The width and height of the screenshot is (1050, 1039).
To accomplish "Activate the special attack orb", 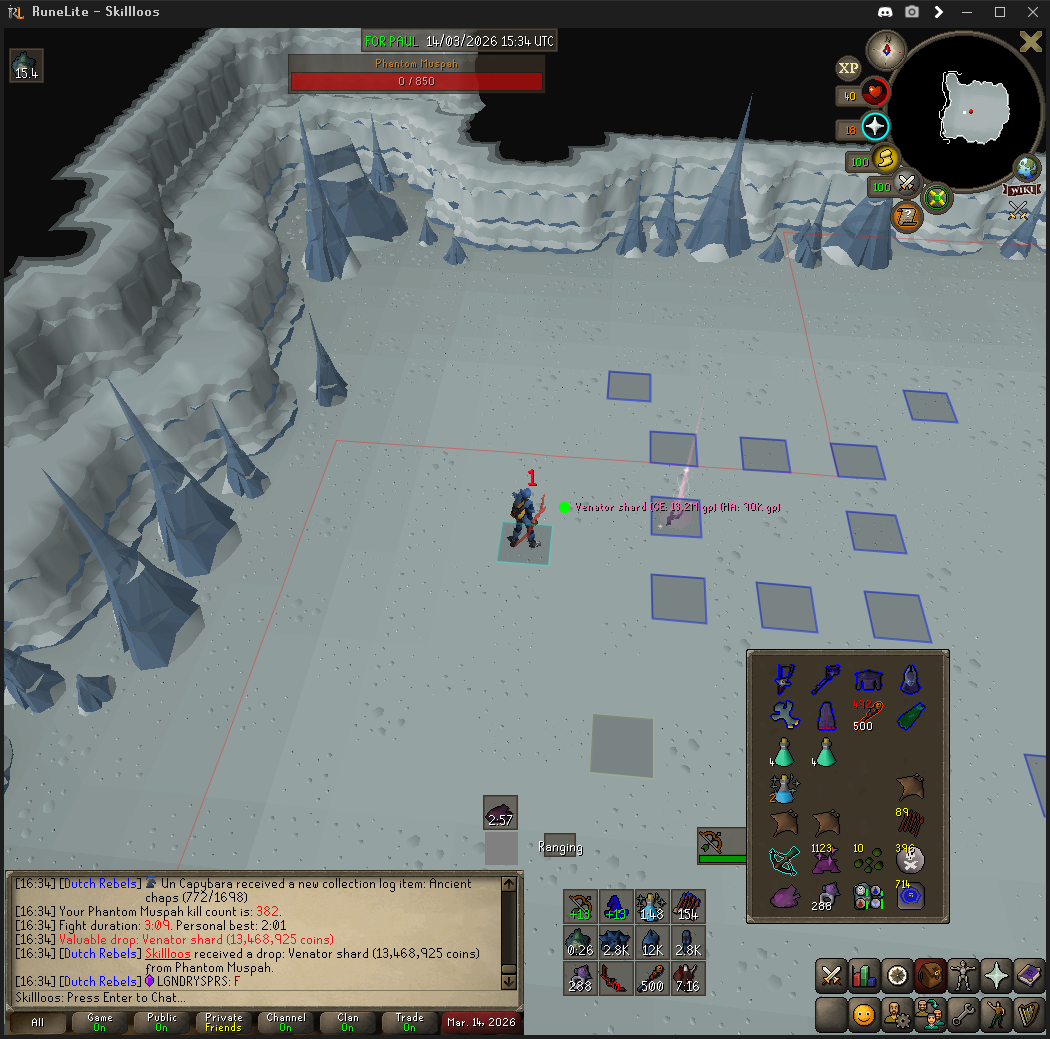I will click(907, 184).
